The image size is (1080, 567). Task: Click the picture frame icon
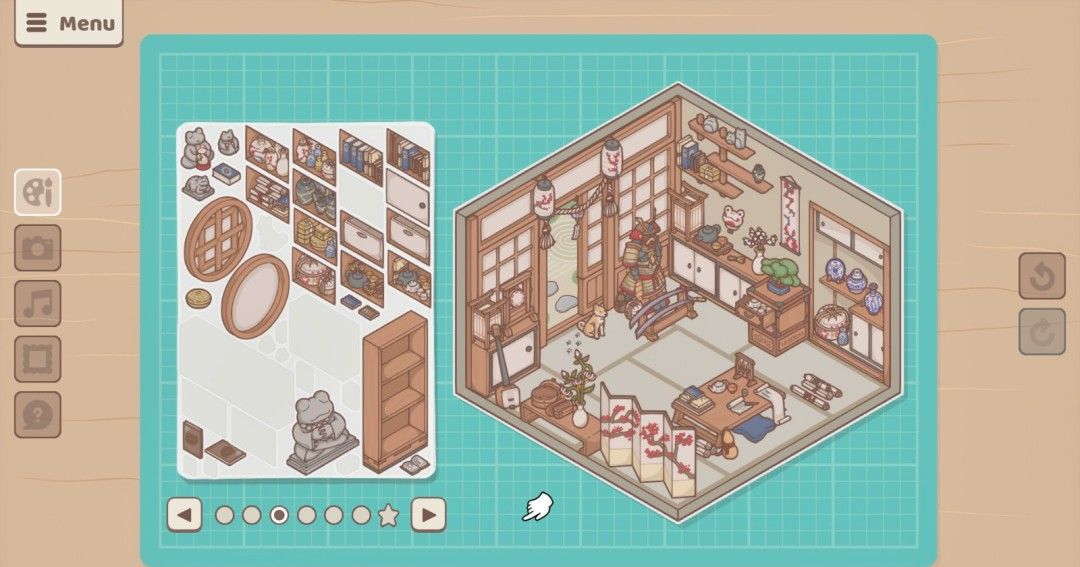38,359
